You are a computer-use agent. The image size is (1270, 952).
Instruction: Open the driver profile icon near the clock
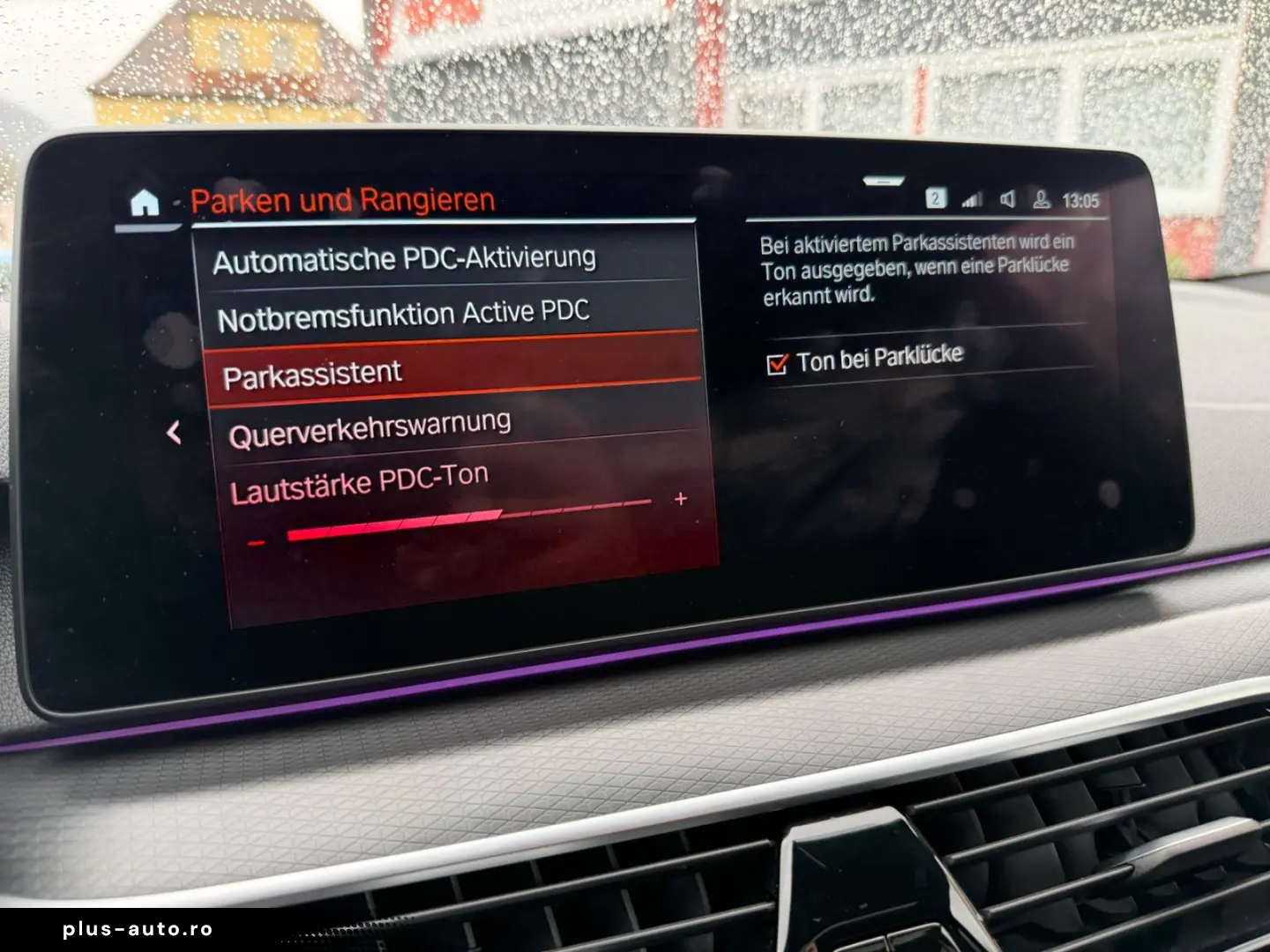tap(1041, 199)
